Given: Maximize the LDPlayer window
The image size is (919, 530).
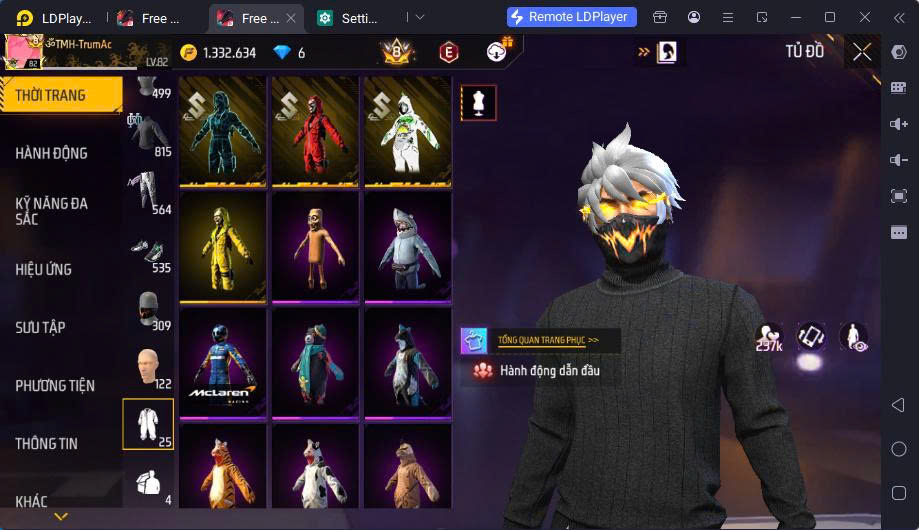Looking at the screenshot, I should click(829, 17).
